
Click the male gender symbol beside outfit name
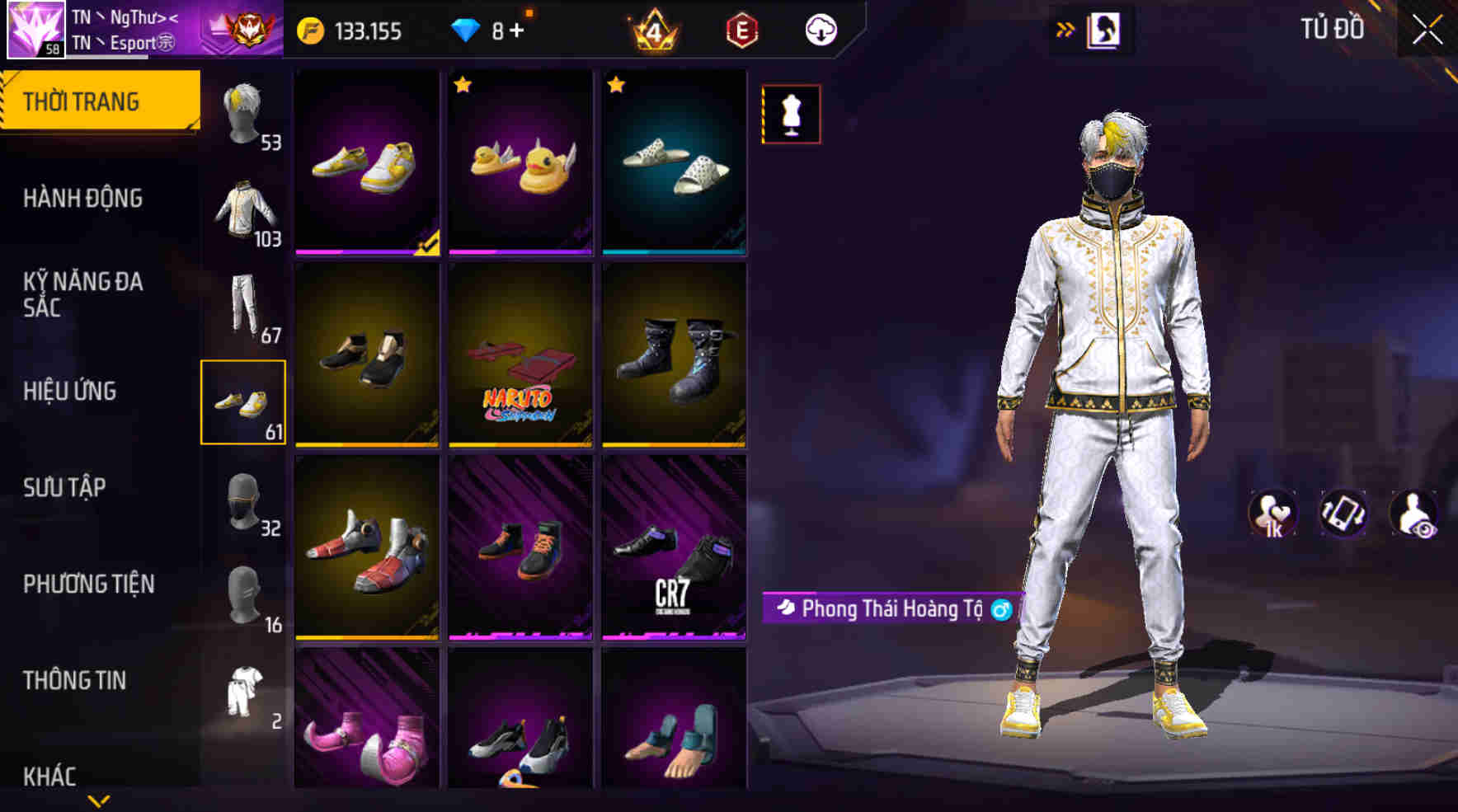(x=1000, y=610)
